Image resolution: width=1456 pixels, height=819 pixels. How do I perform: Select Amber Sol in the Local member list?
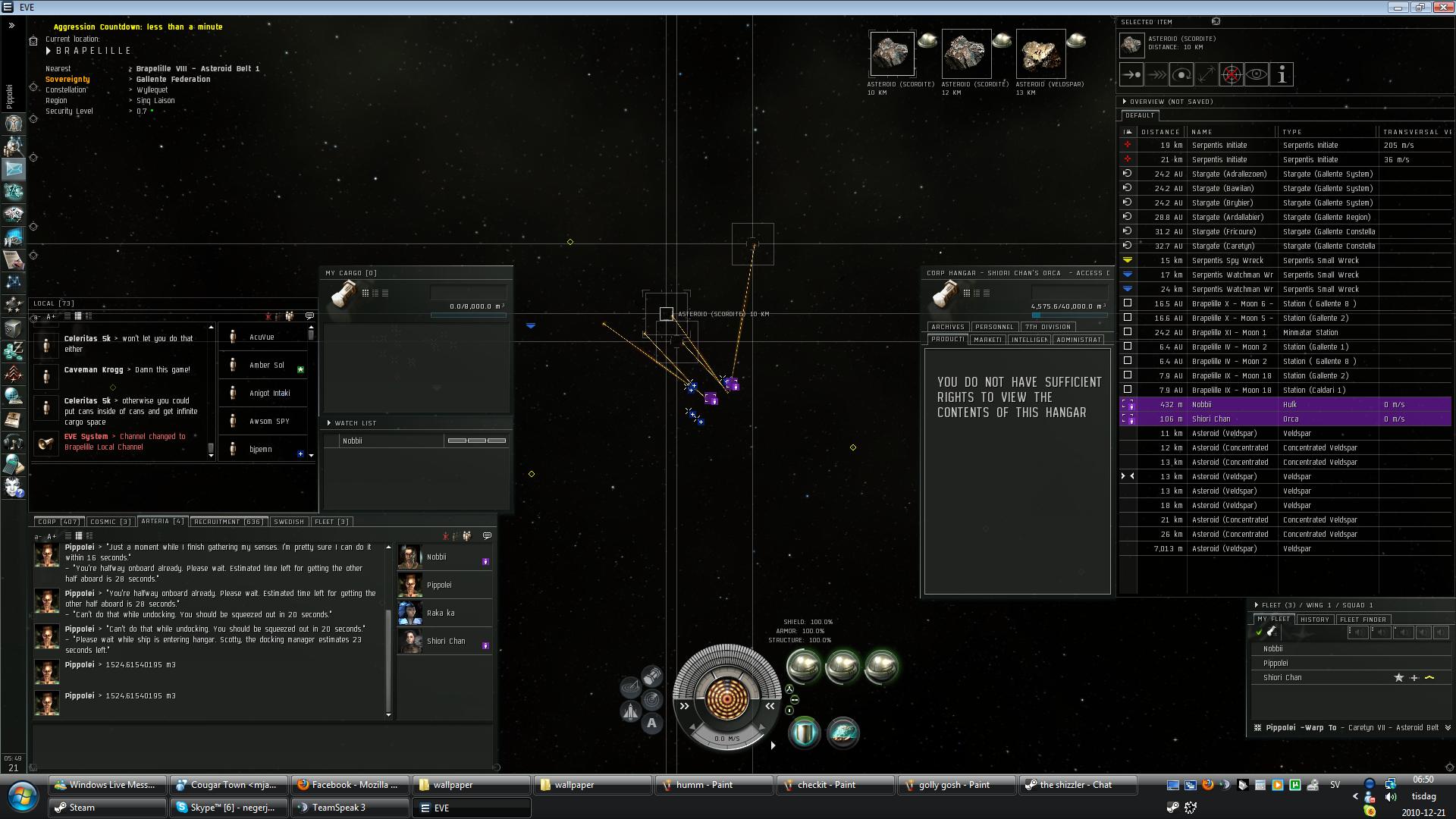[267, 366]
